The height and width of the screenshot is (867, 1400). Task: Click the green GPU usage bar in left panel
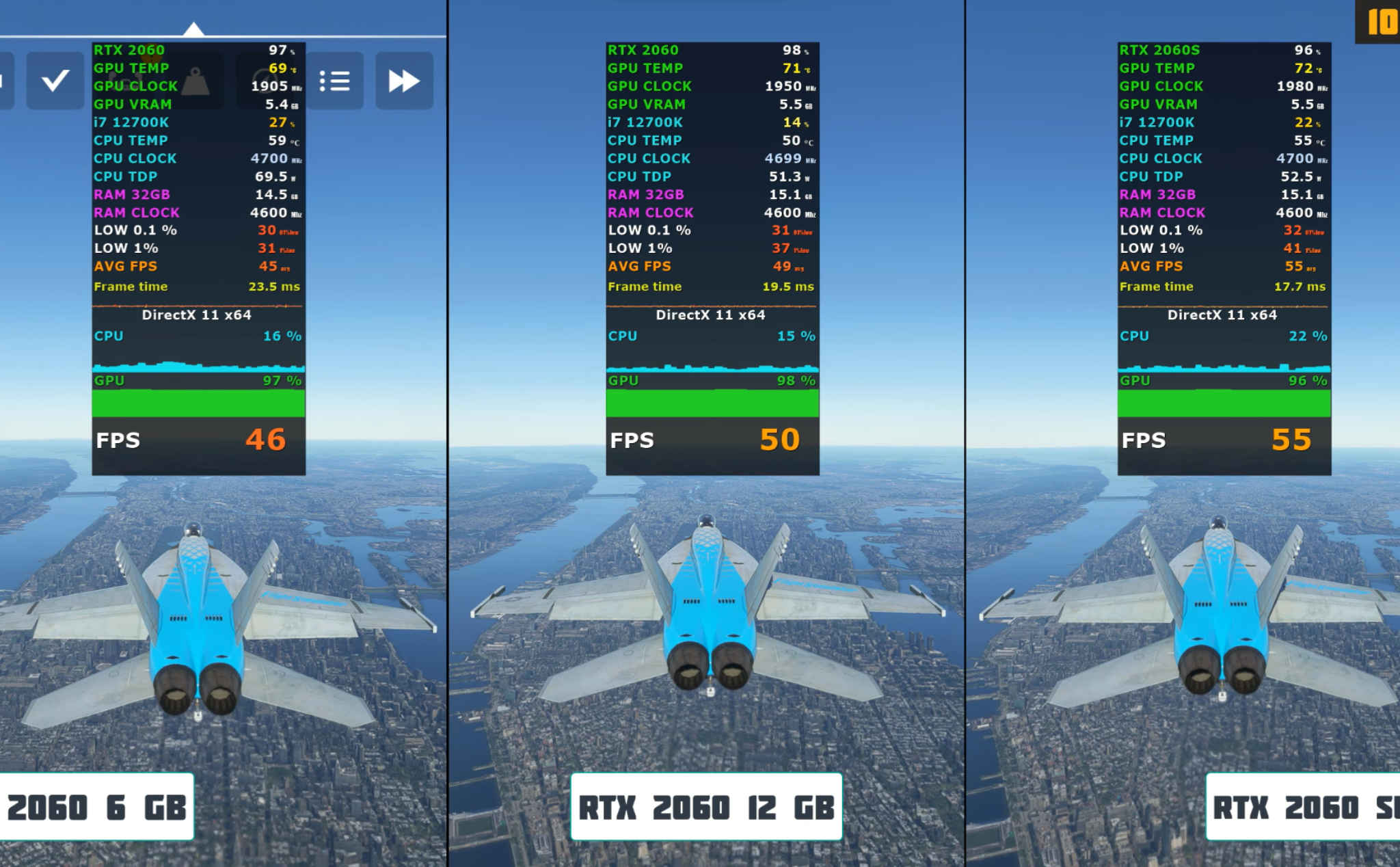point(198,403)
